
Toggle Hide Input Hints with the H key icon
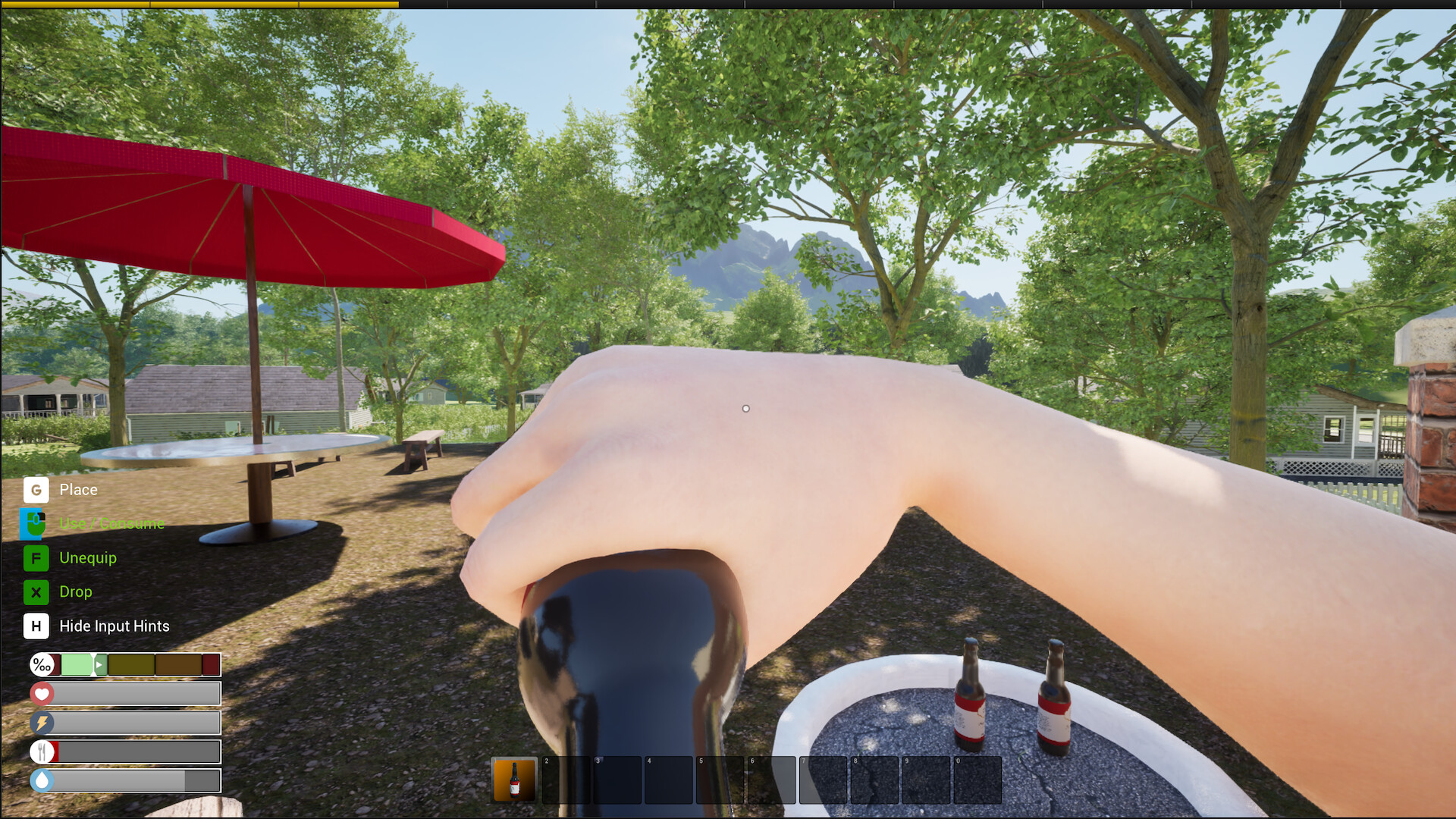36,626
